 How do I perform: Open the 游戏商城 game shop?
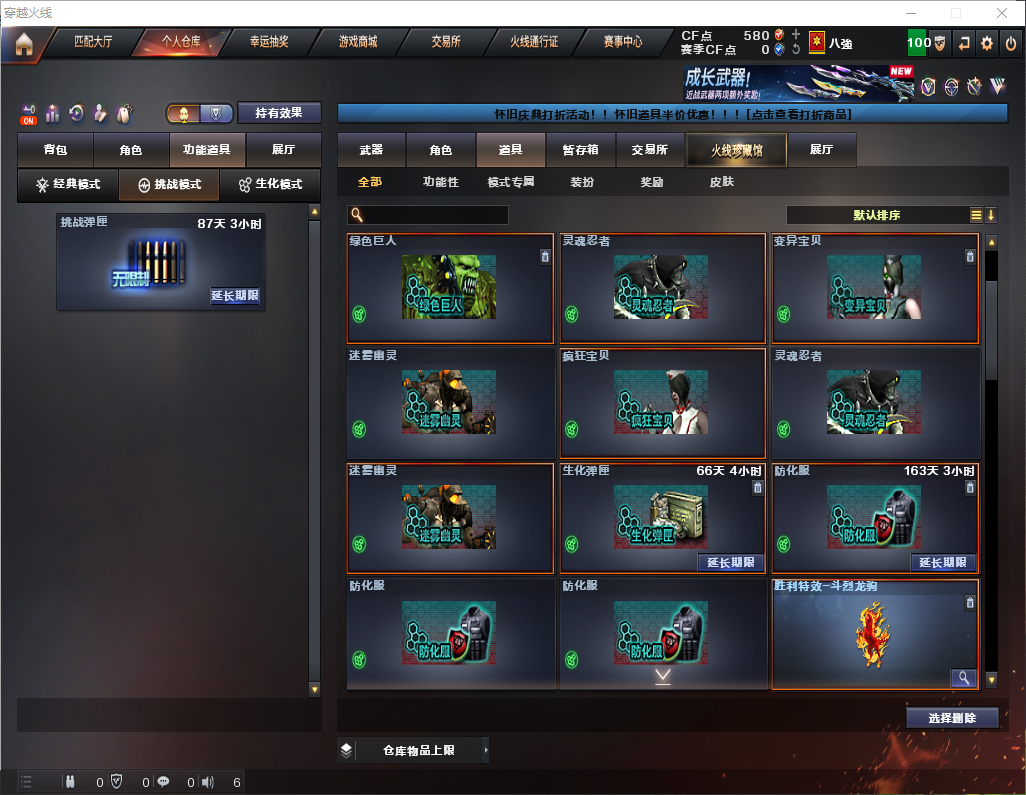[357, 43]
